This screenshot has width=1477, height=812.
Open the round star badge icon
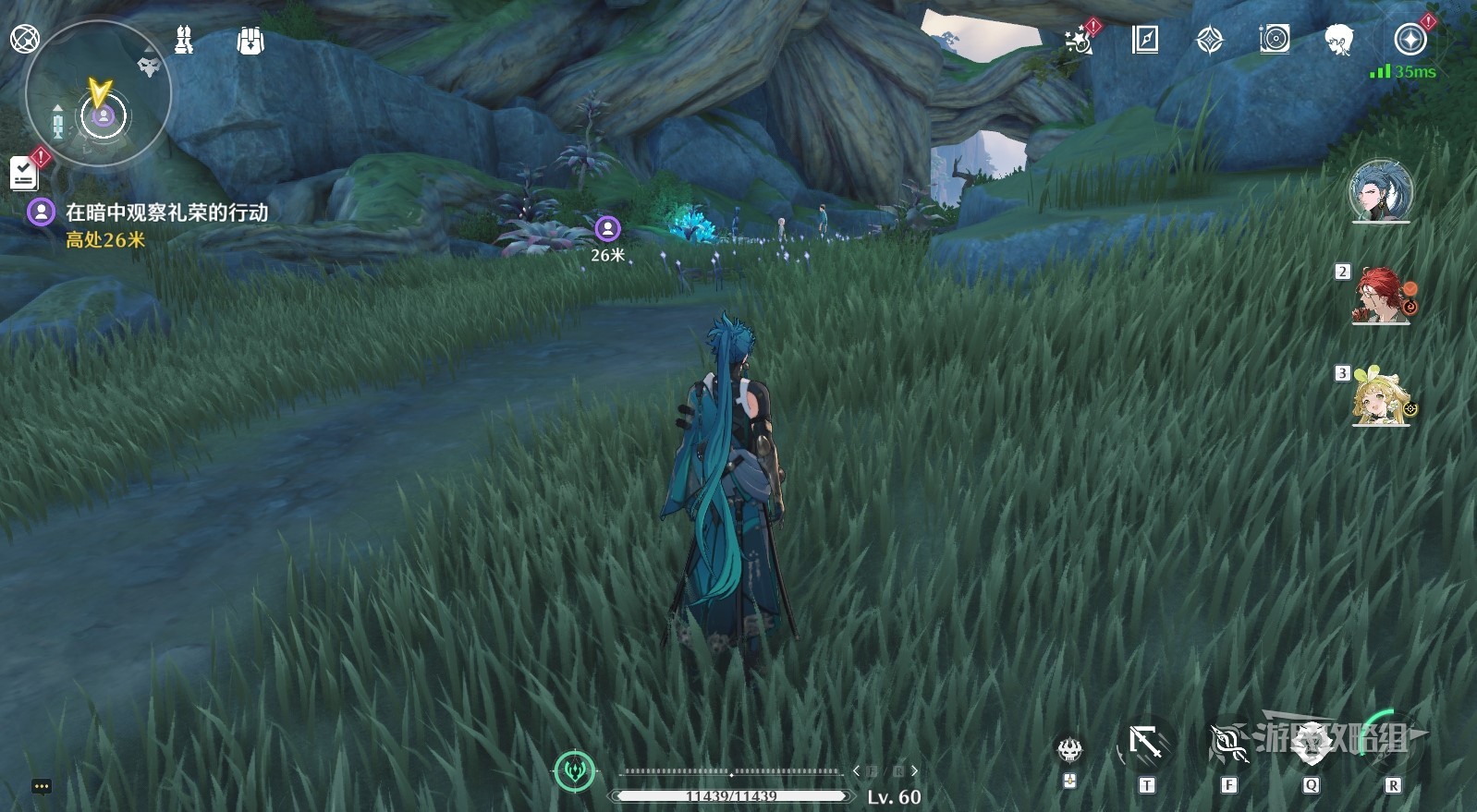point(1410,40)
